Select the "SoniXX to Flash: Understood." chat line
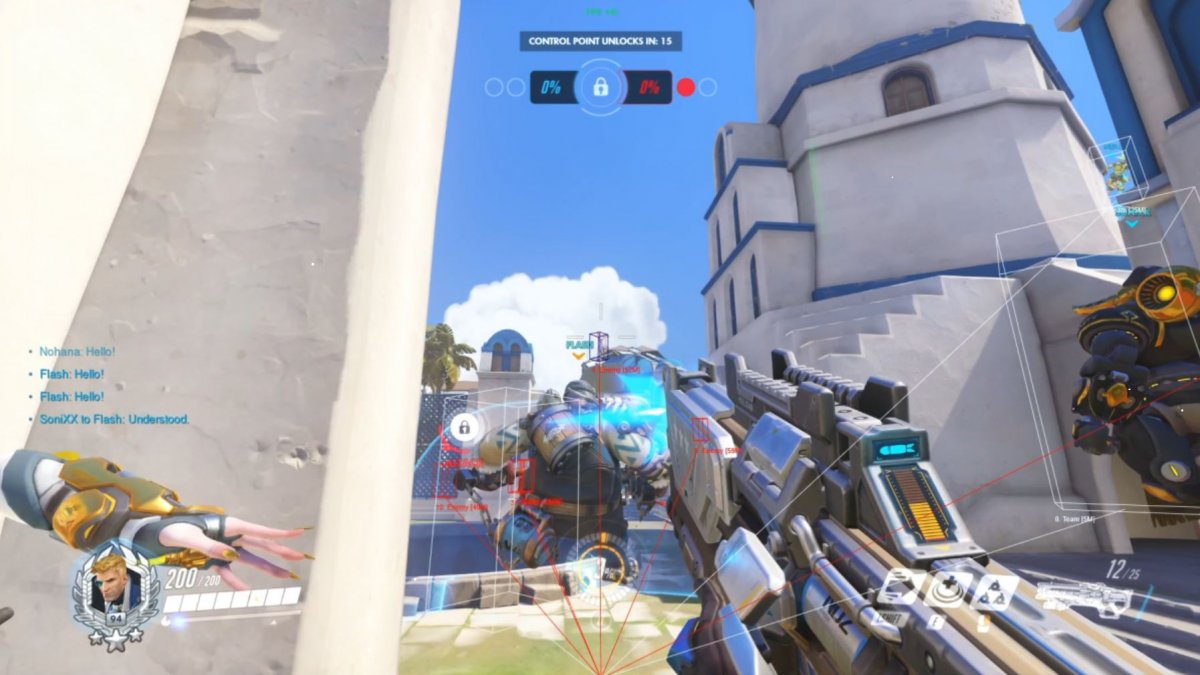Viewport: 1200px width, 675px height. pos(113,419)
